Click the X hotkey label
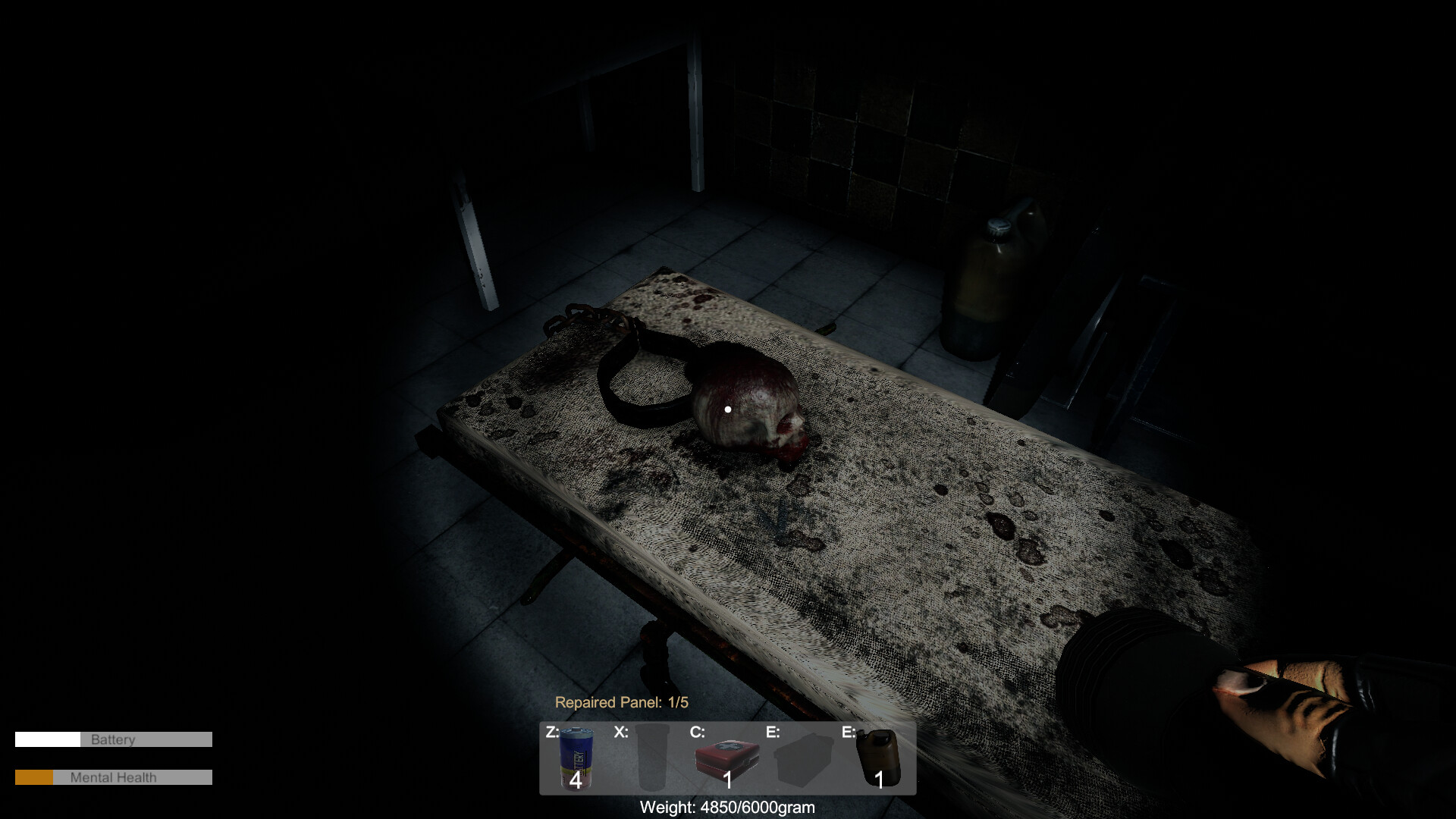Viewport: 1456px width, 819px height. pos(622,730)
